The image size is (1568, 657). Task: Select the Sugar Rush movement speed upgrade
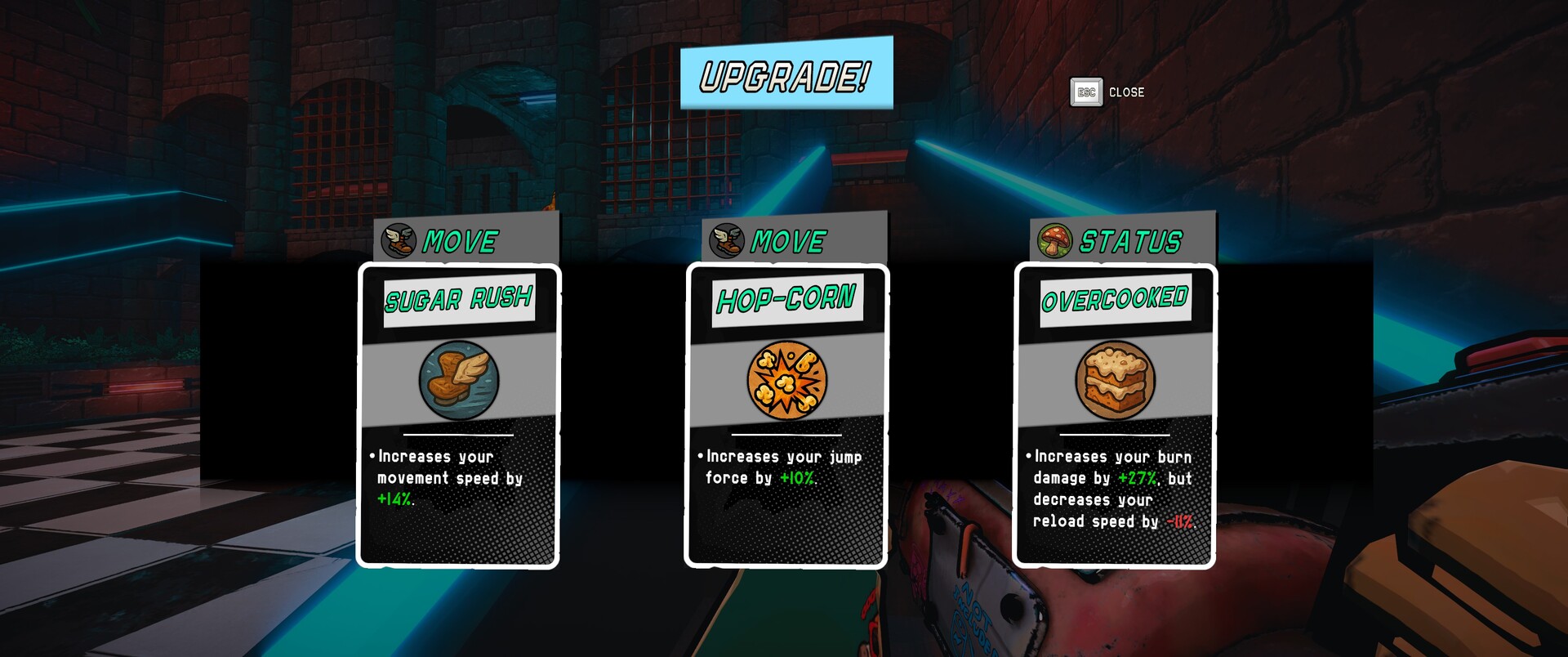pos(459,413)
